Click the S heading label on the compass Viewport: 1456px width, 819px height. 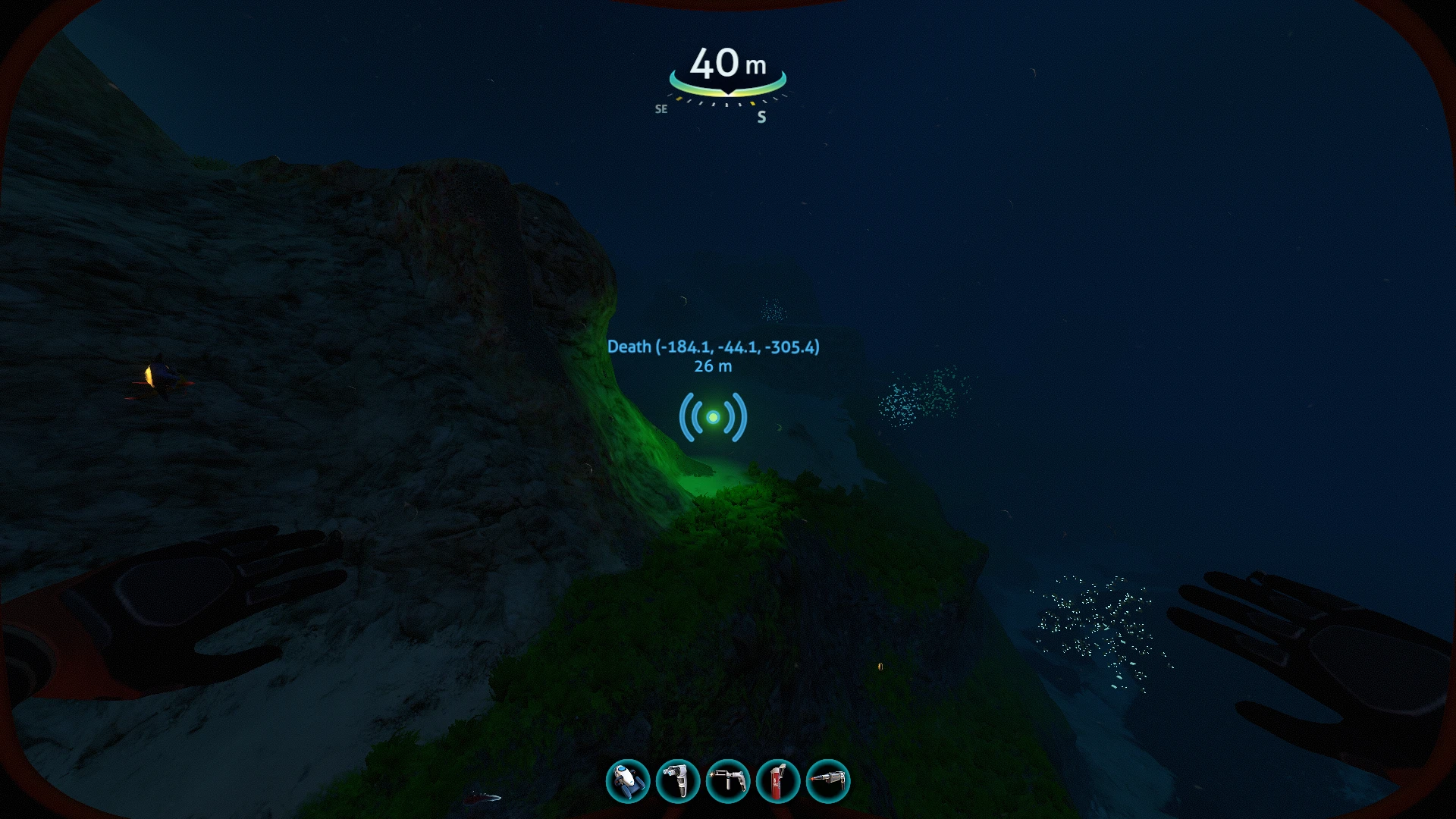point(761,117)
